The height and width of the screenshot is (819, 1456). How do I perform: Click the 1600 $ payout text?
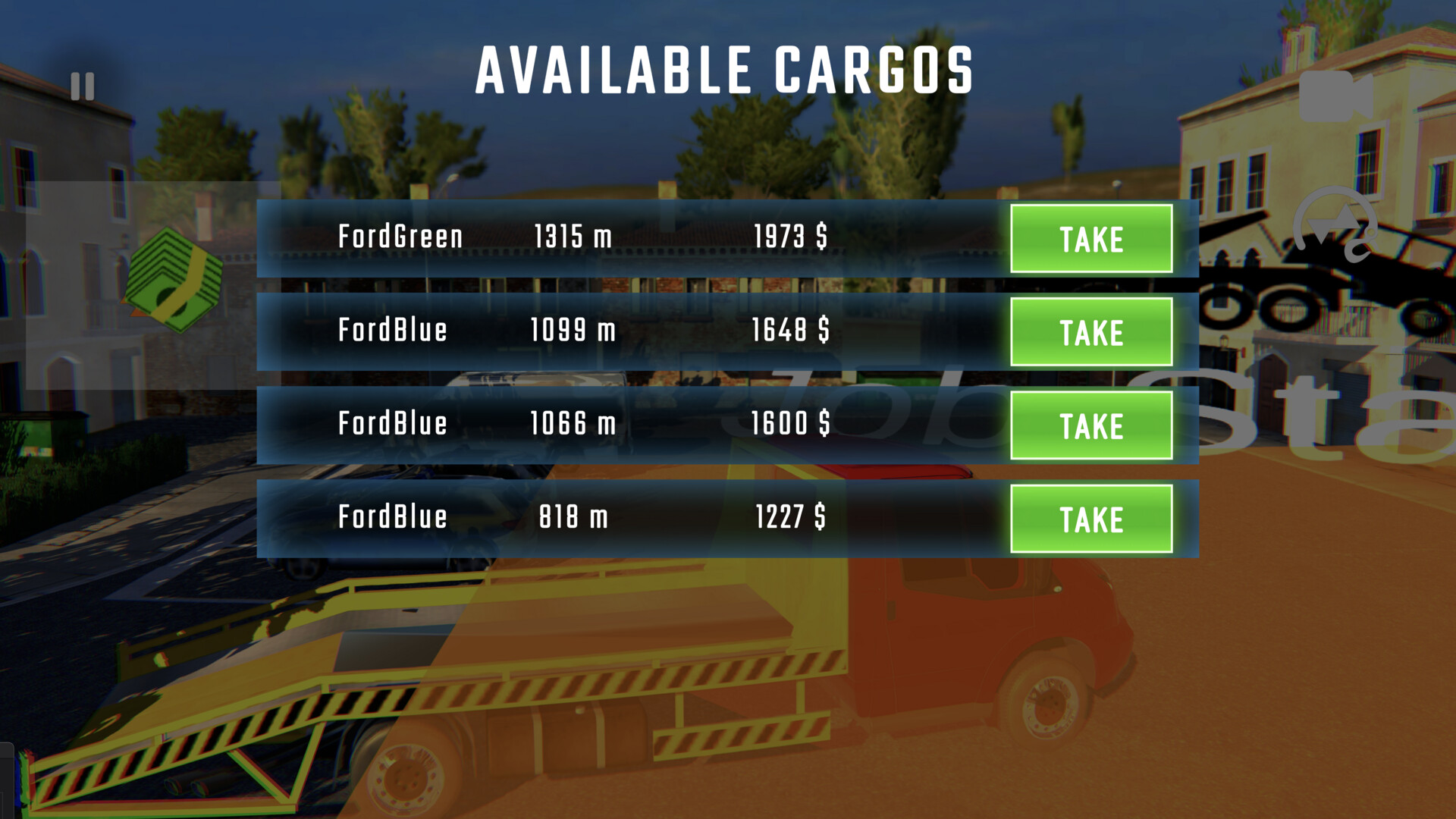click(x=792, y=425)
